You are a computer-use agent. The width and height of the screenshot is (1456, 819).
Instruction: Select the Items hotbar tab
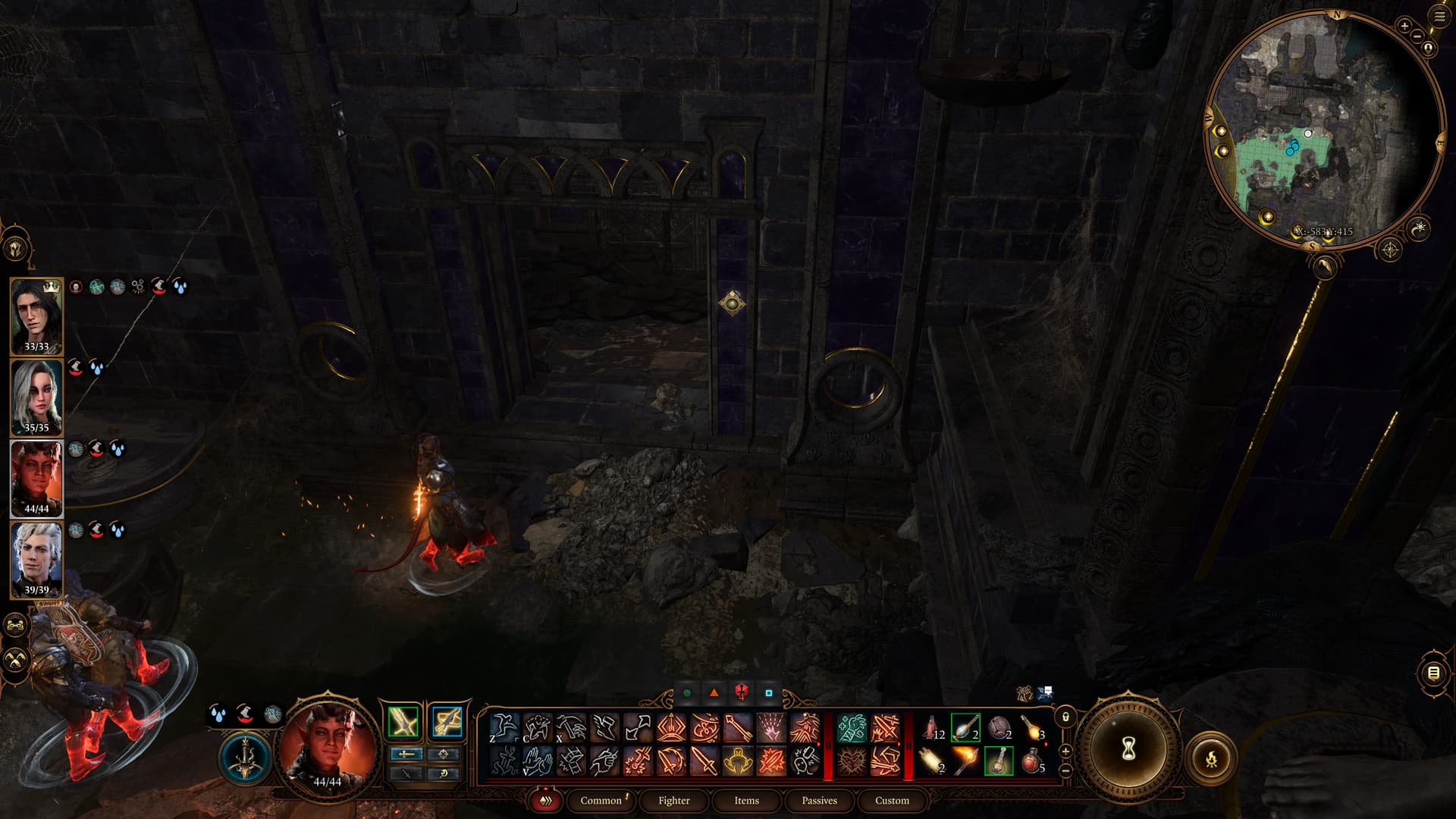[746, 800]
